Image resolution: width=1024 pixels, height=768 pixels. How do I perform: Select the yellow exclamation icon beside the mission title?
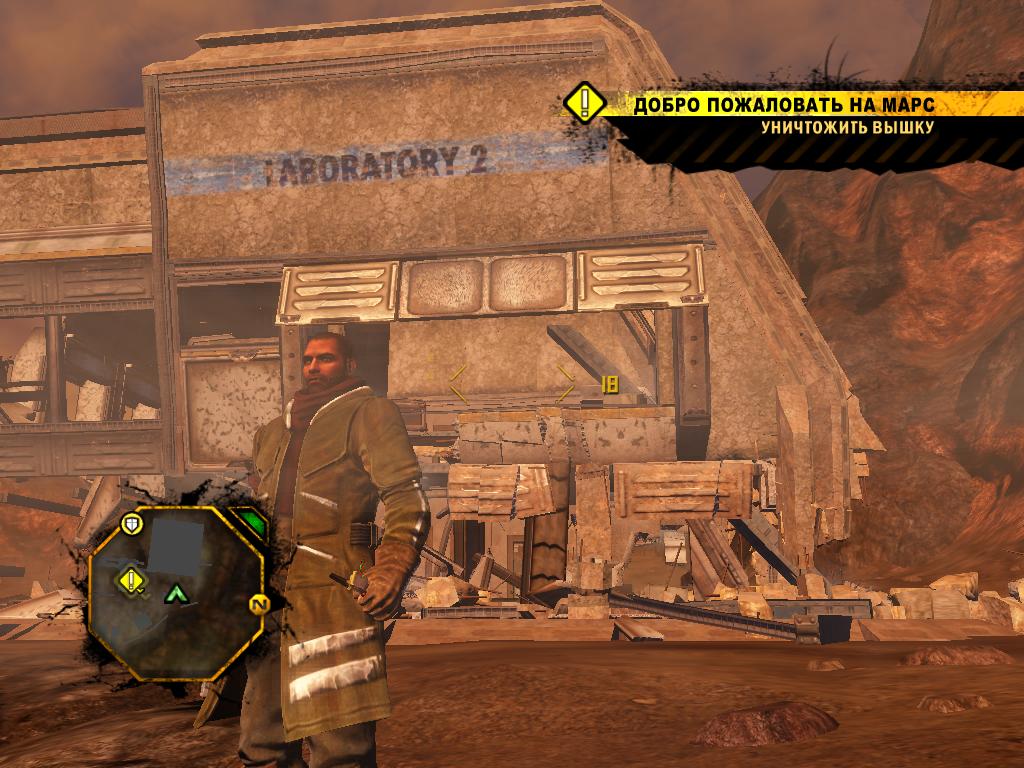pyautogui.click(x=584, y=102)
